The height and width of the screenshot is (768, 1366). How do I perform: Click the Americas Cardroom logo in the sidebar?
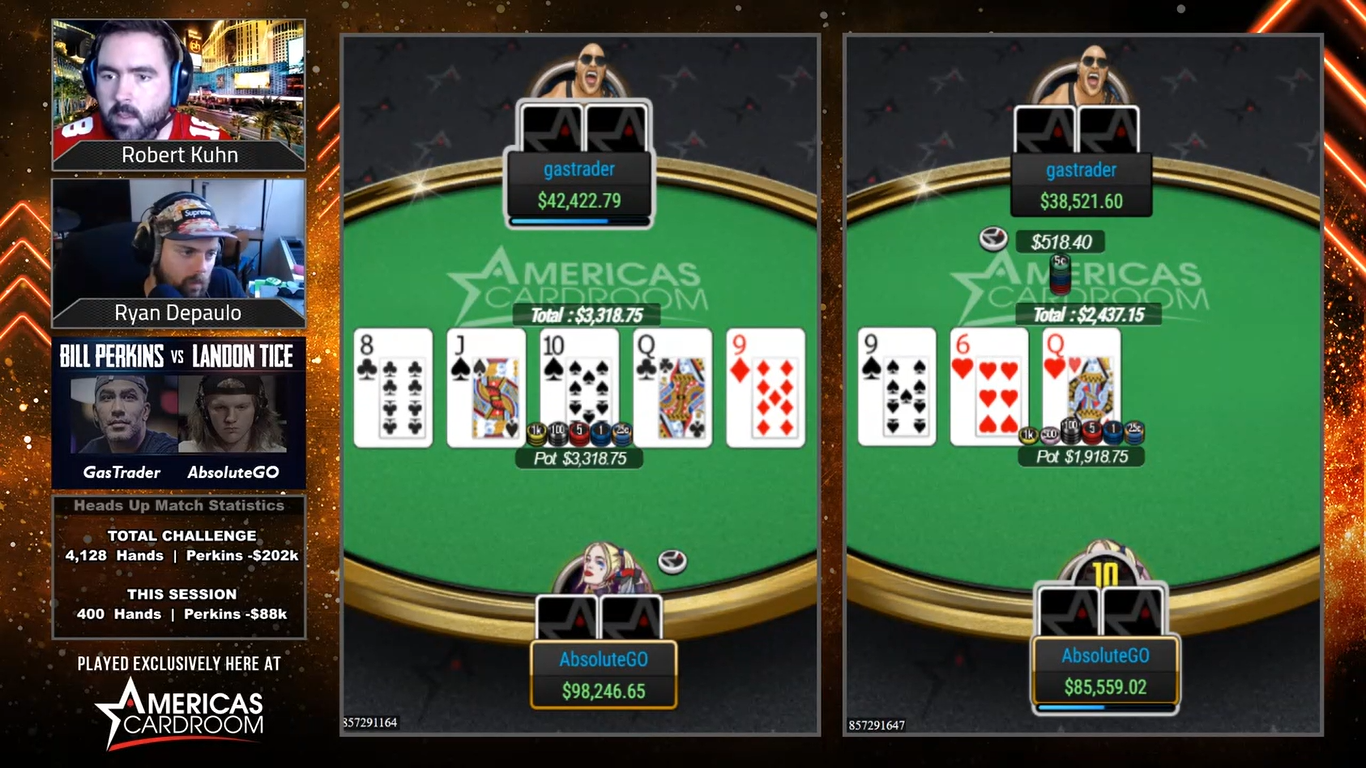[x=180, y=711]
